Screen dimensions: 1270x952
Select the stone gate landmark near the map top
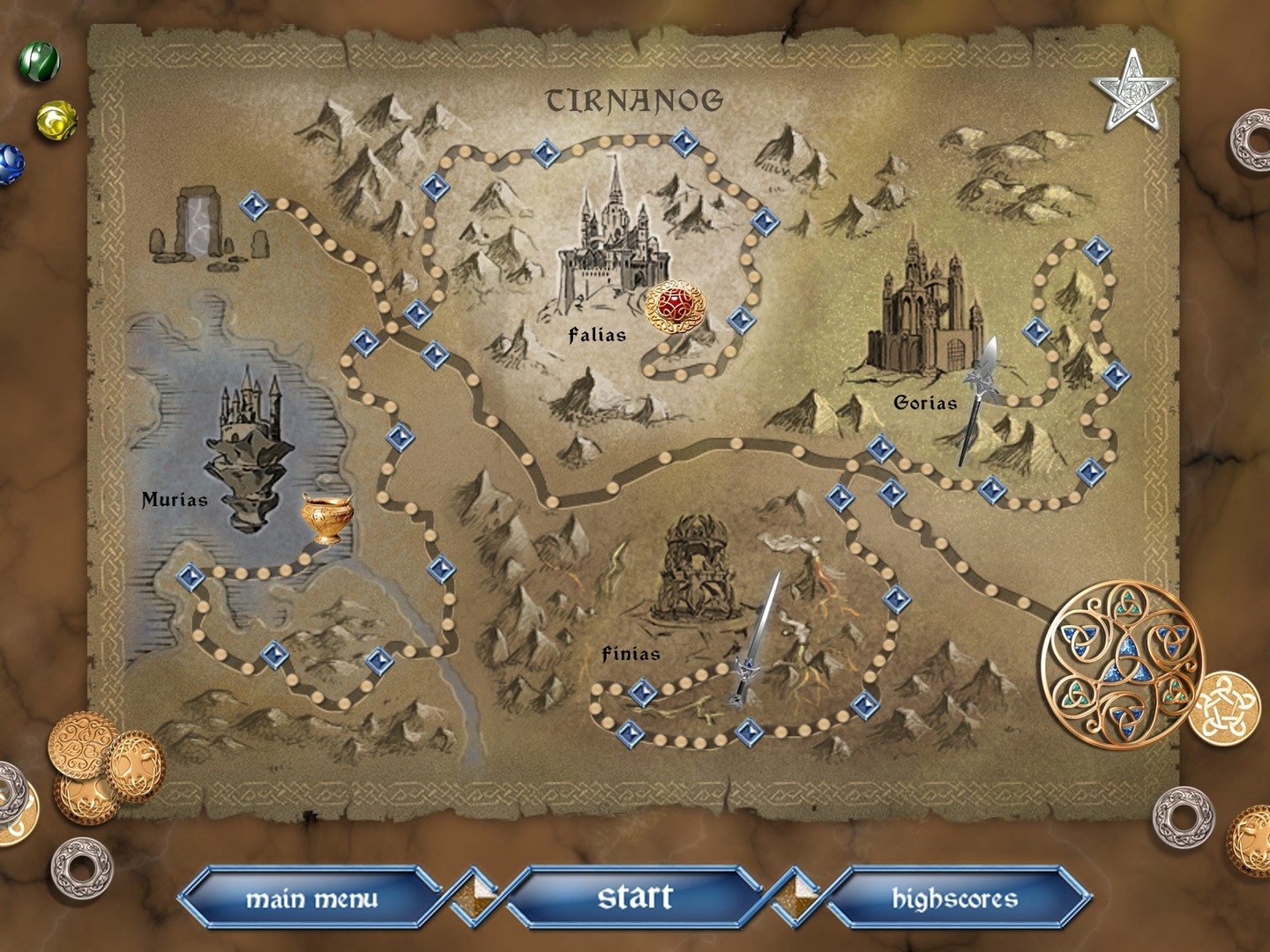click(x=199, y=223)
